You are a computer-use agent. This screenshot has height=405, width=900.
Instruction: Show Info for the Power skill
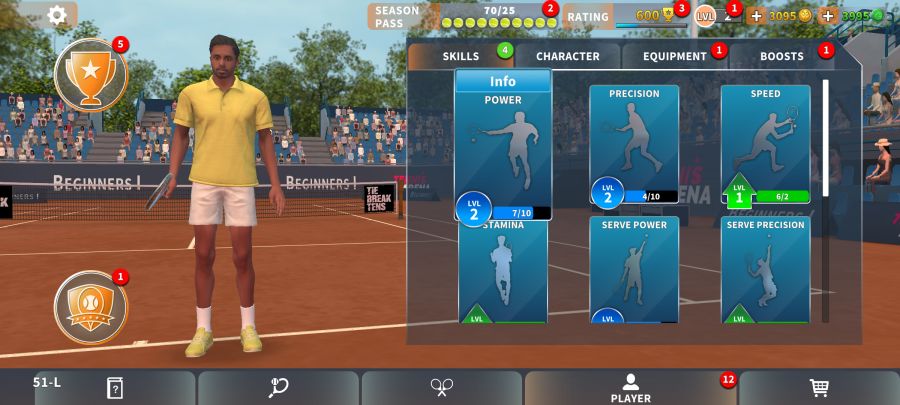[x=503, y=82]
